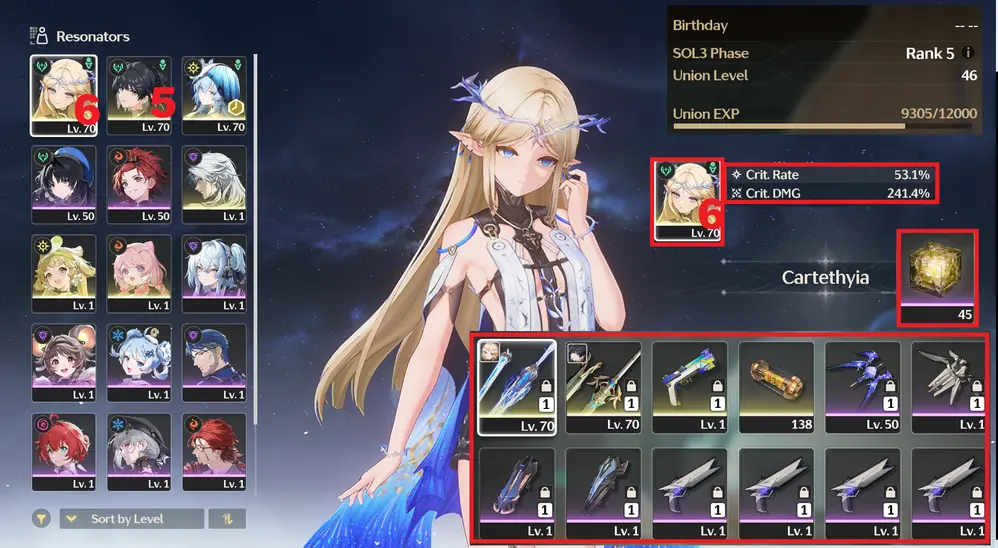Pick the Lv. 50 purple winged weapon
The image size is (998, 548).
click(862, 387)
